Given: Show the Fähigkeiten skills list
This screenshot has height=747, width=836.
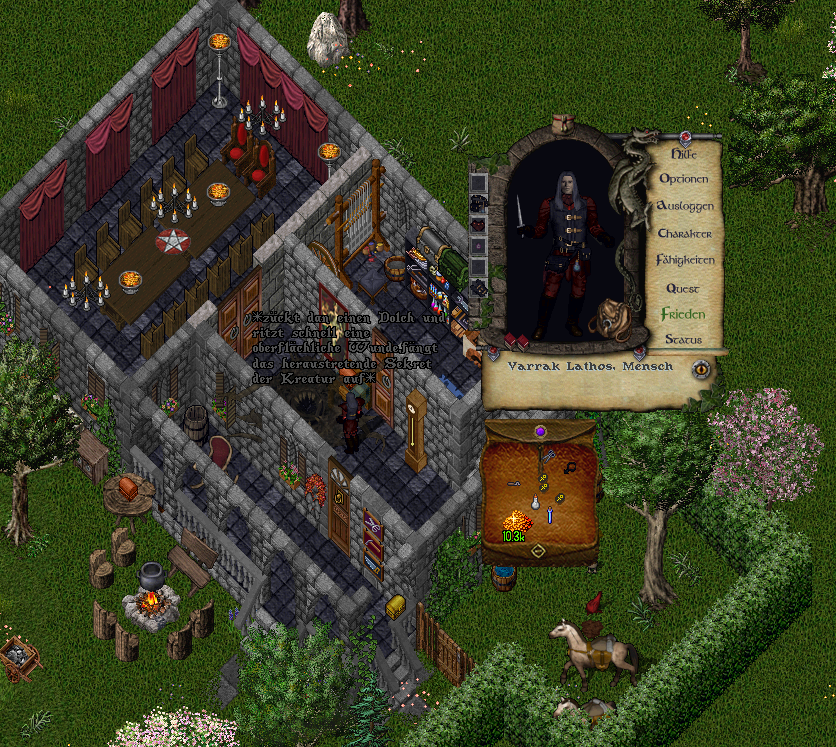Looking at the screenshot, I should (x=685, y=260).
